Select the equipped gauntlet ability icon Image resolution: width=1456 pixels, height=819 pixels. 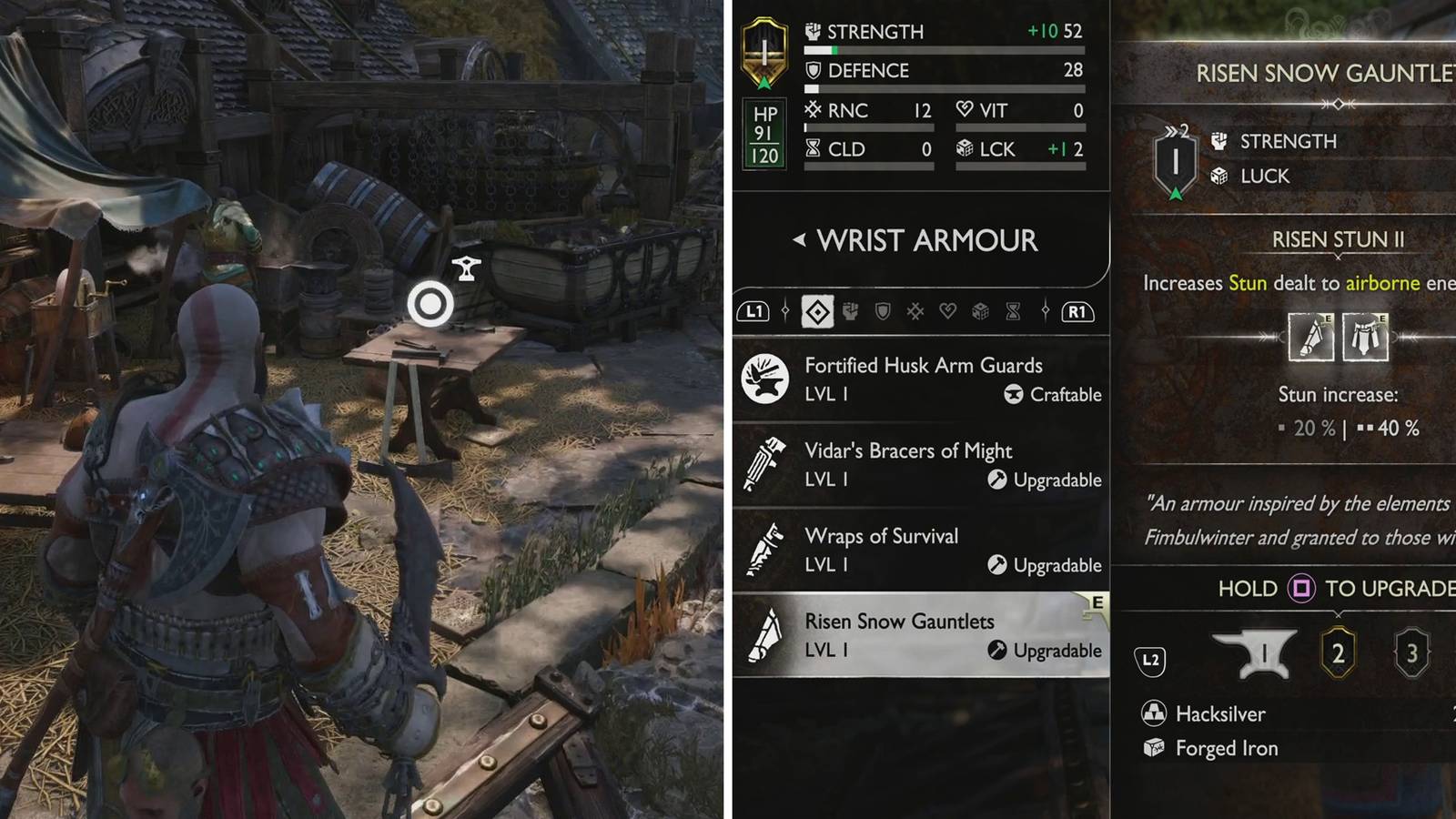tap(1312, 336)
